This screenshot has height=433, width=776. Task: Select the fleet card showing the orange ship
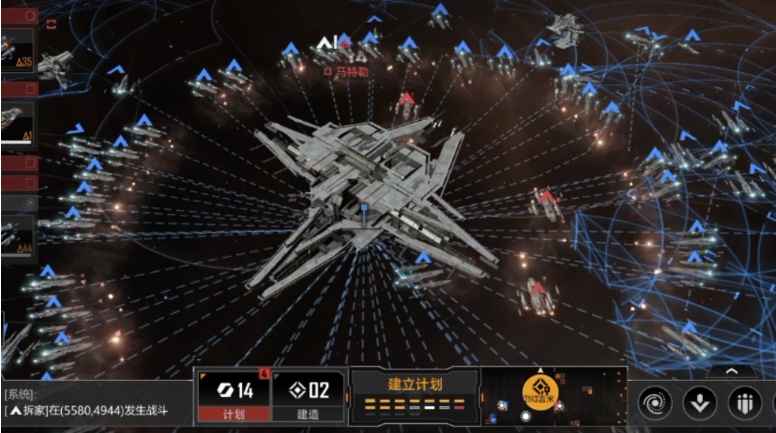click(18, 123)
